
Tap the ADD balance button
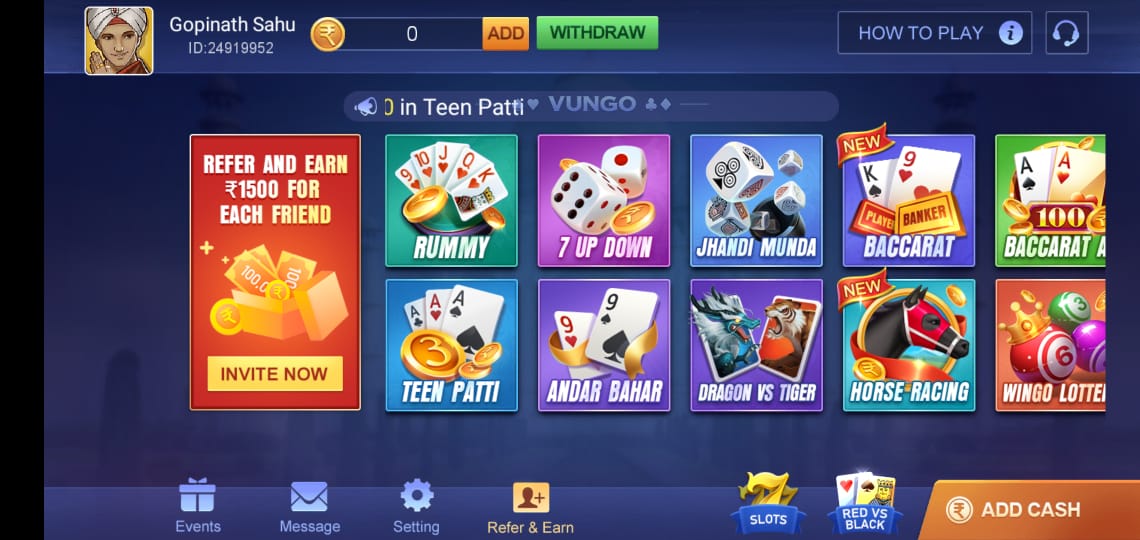coord(505,33)
